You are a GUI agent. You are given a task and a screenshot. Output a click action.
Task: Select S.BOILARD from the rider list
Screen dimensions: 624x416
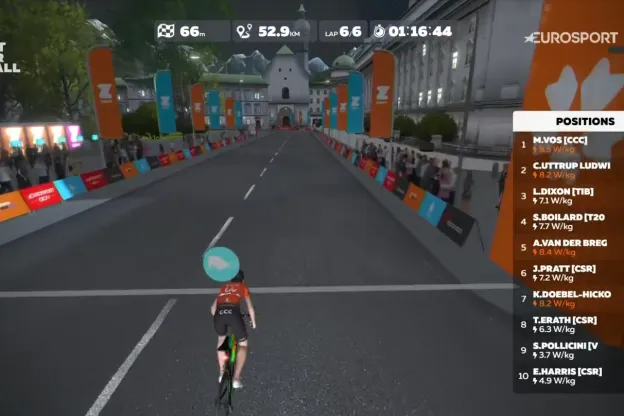tap(568, 222)
